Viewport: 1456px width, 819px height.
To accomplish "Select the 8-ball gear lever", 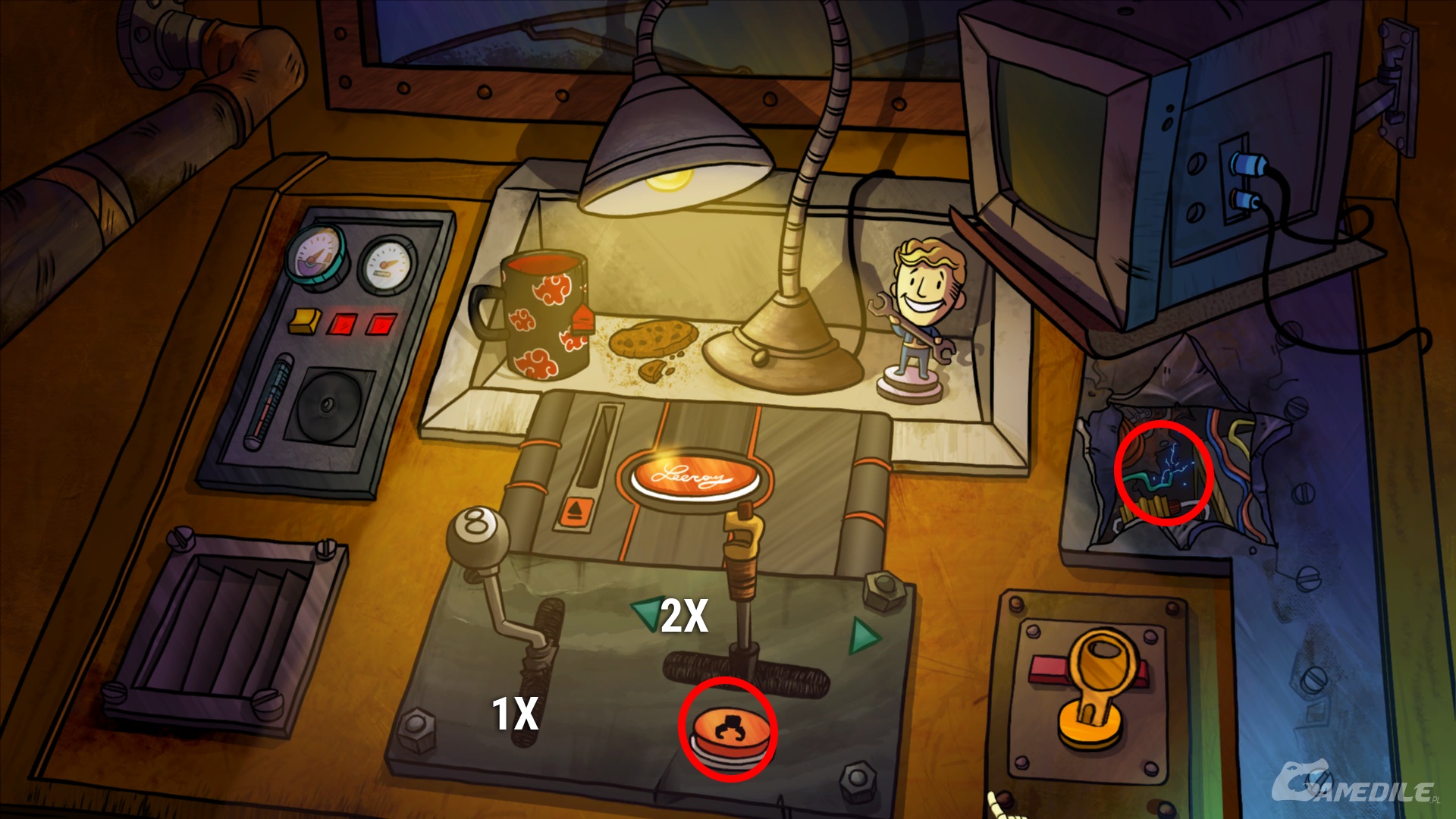I will click(x=477, y=533).
